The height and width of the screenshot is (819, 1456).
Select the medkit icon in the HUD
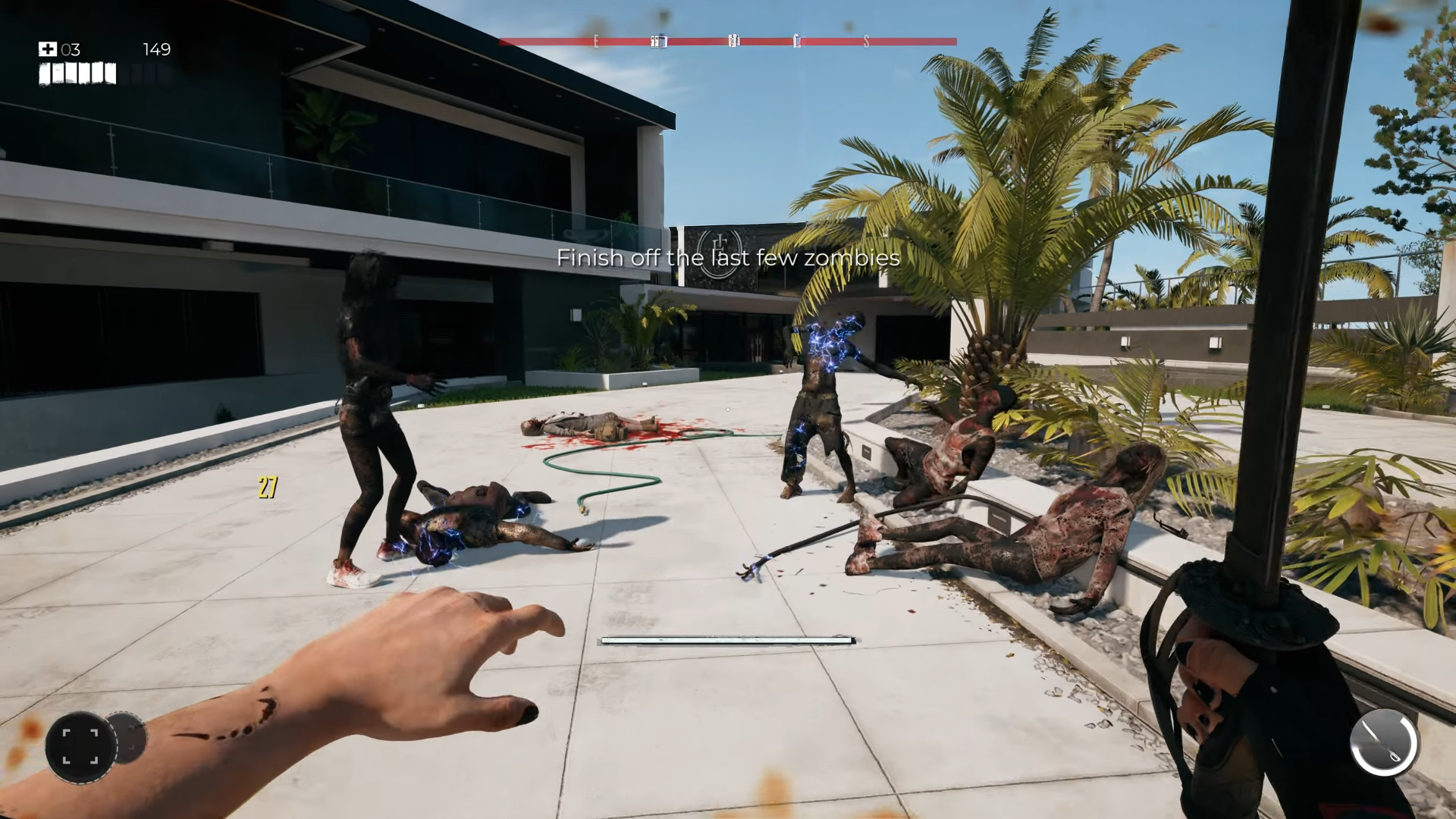tap(48, 49)
